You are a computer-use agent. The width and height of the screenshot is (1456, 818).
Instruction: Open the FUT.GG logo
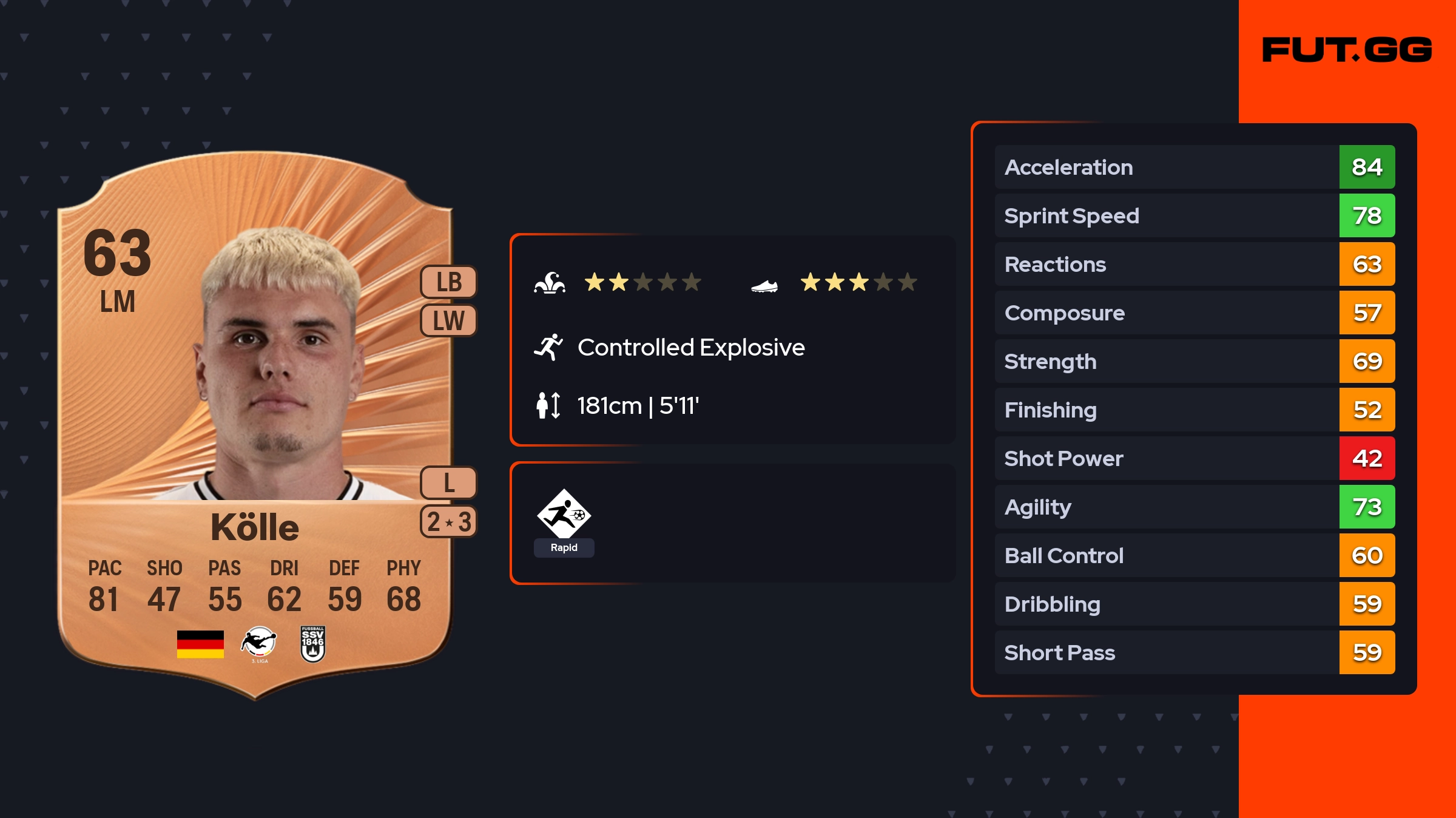point(1347,50)
